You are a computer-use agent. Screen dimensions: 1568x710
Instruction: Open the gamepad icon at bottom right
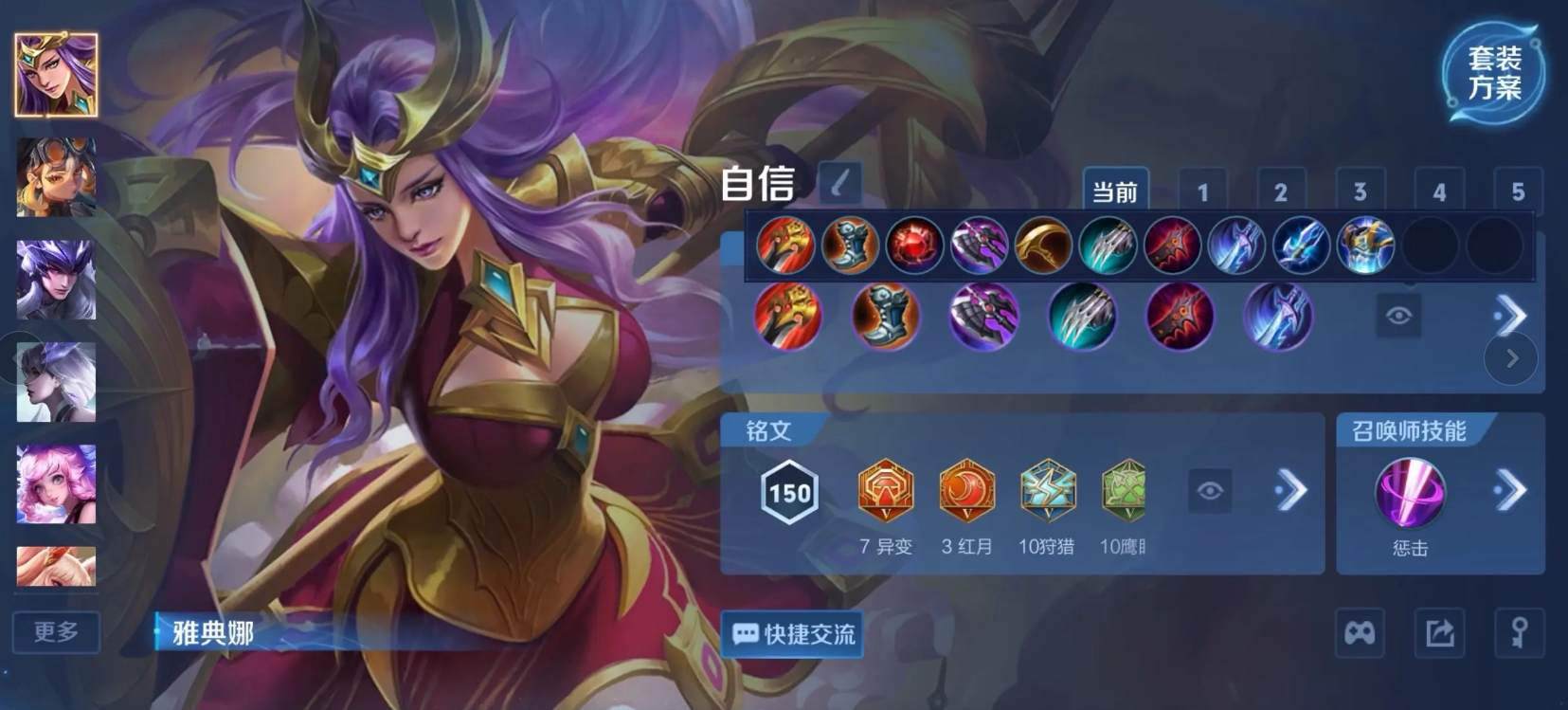point(1360,632)
